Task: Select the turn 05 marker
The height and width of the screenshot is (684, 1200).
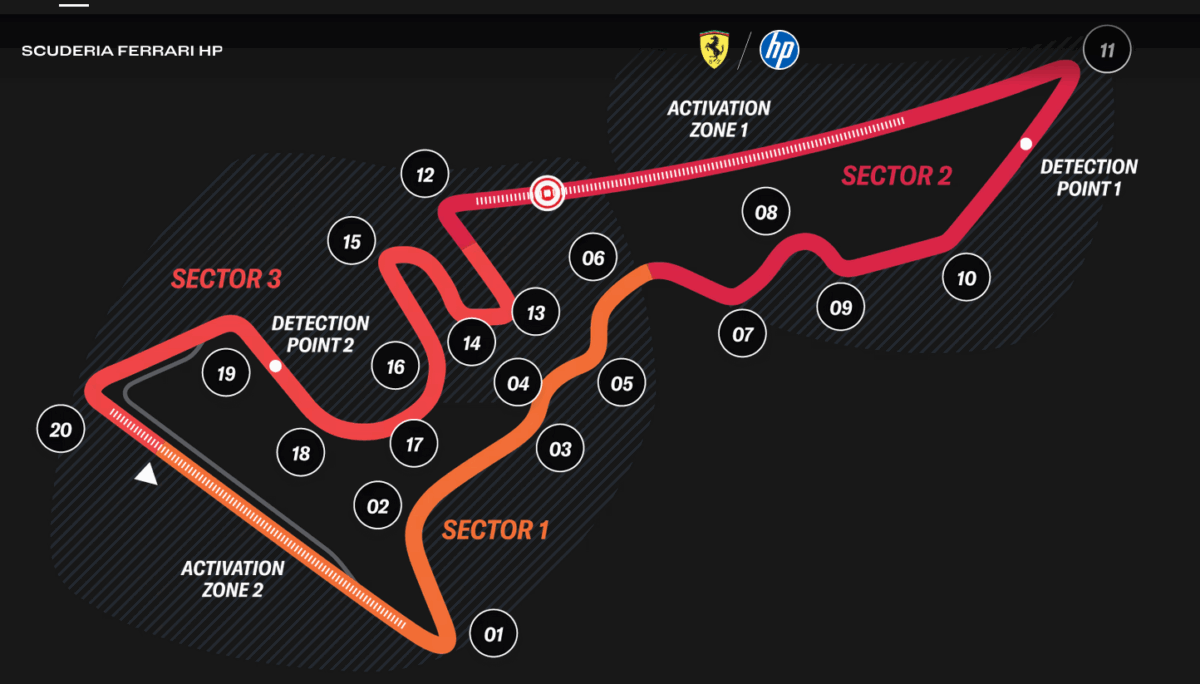Action: 622,383
